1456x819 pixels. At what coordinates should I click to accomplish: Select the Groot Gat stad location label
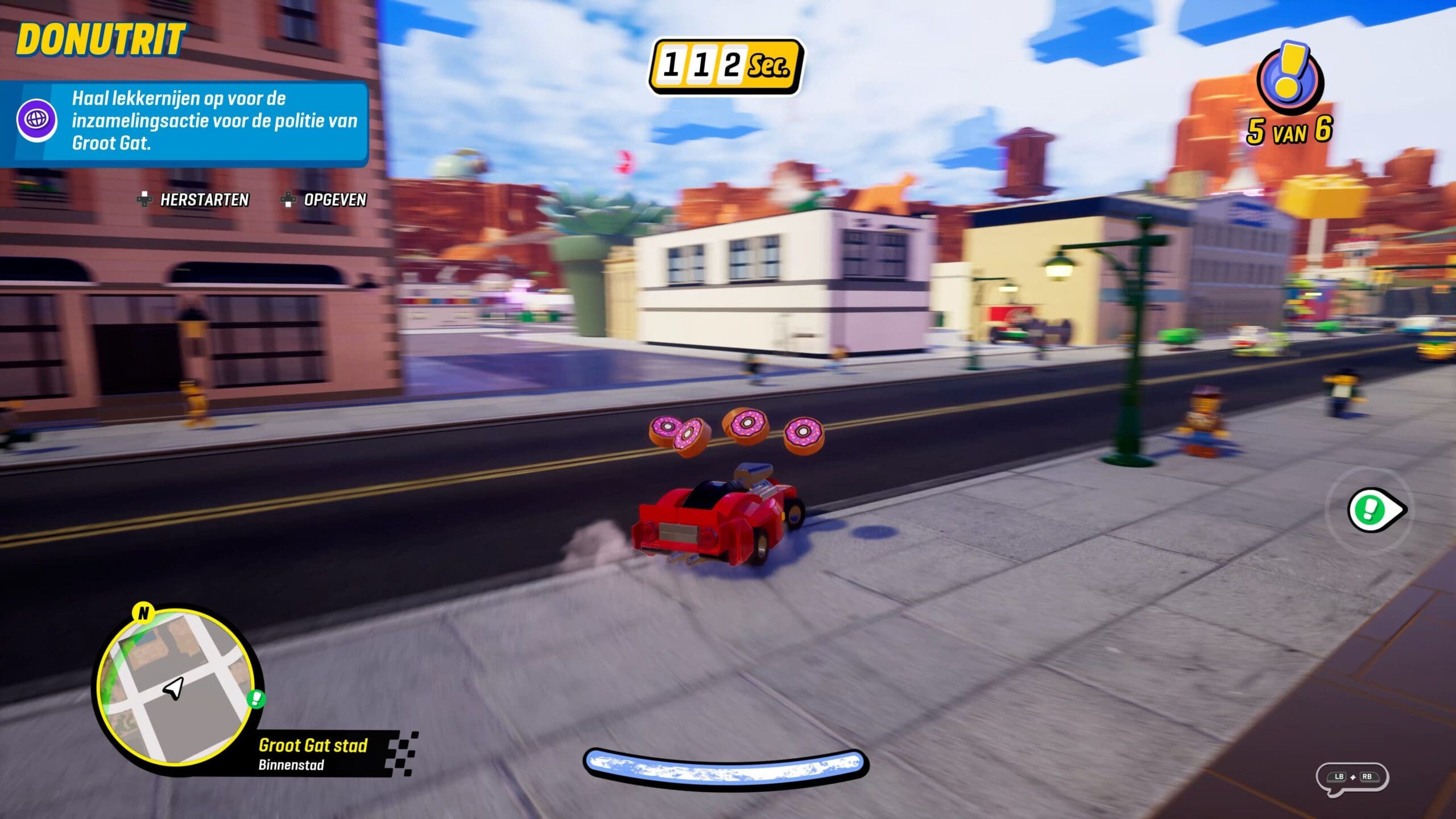pos(313,746)
